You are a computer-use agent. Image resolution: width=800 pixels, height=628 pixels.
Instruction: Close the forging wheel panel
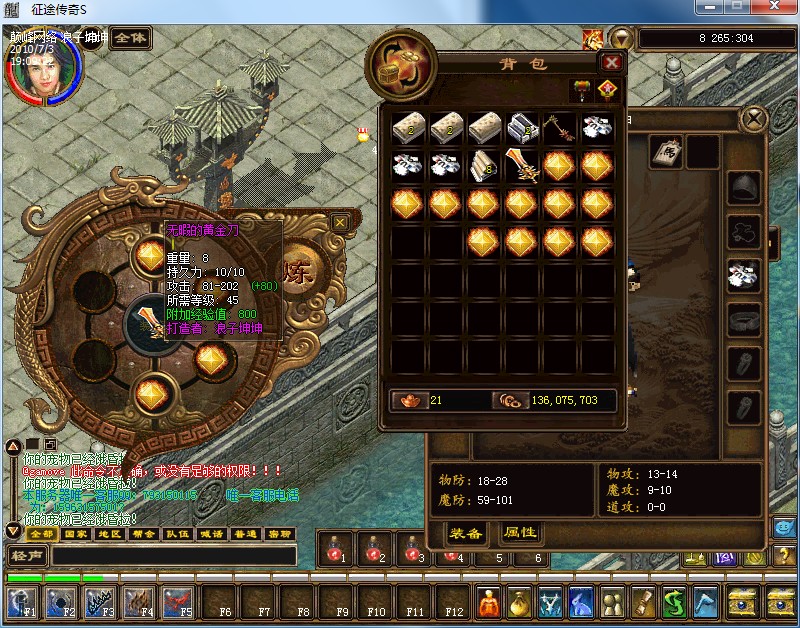pyautogui.click(x=340, y=222)
